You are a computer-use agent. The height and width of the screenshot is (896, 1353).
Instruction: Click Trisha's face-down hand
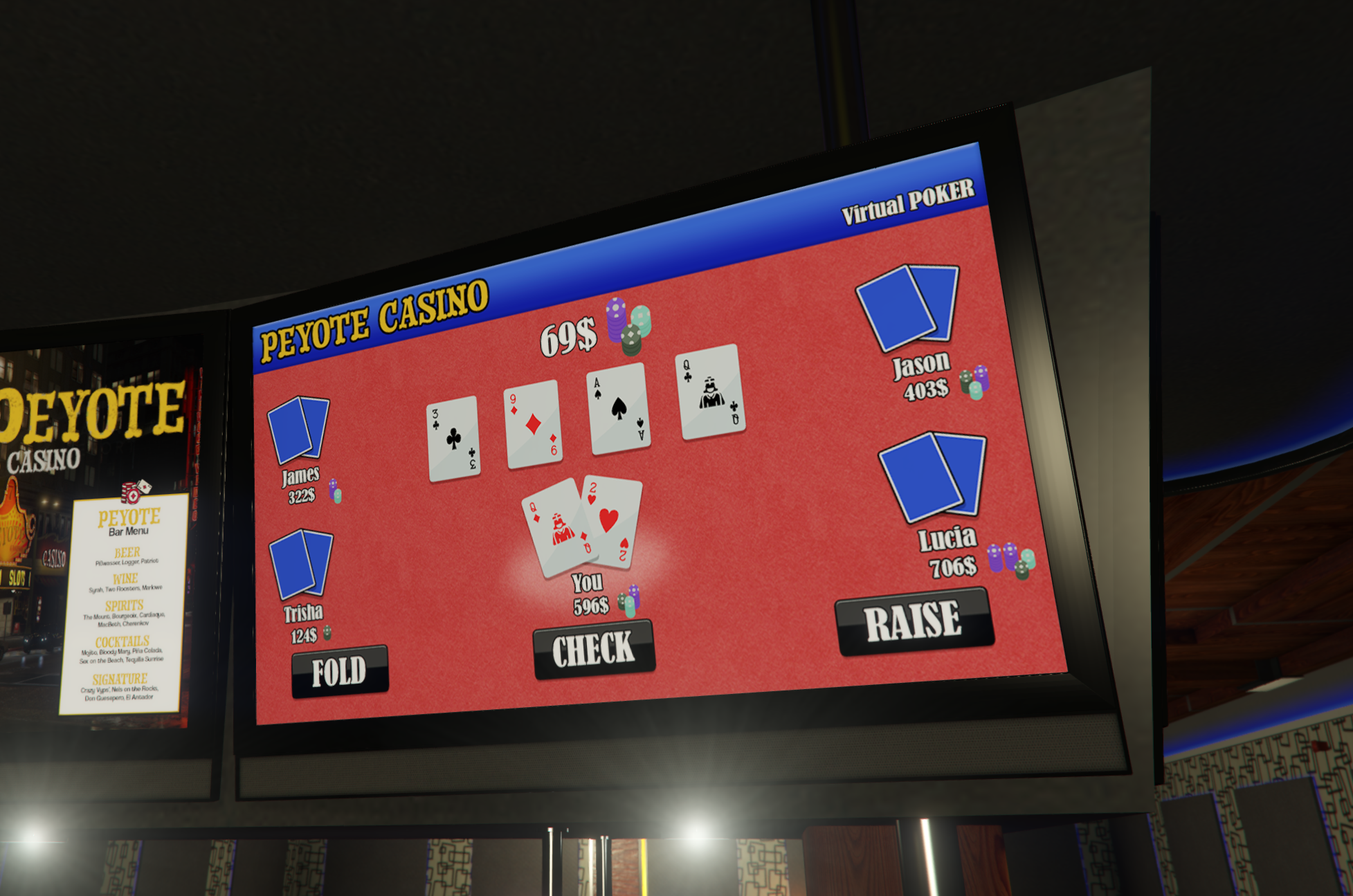301,563
